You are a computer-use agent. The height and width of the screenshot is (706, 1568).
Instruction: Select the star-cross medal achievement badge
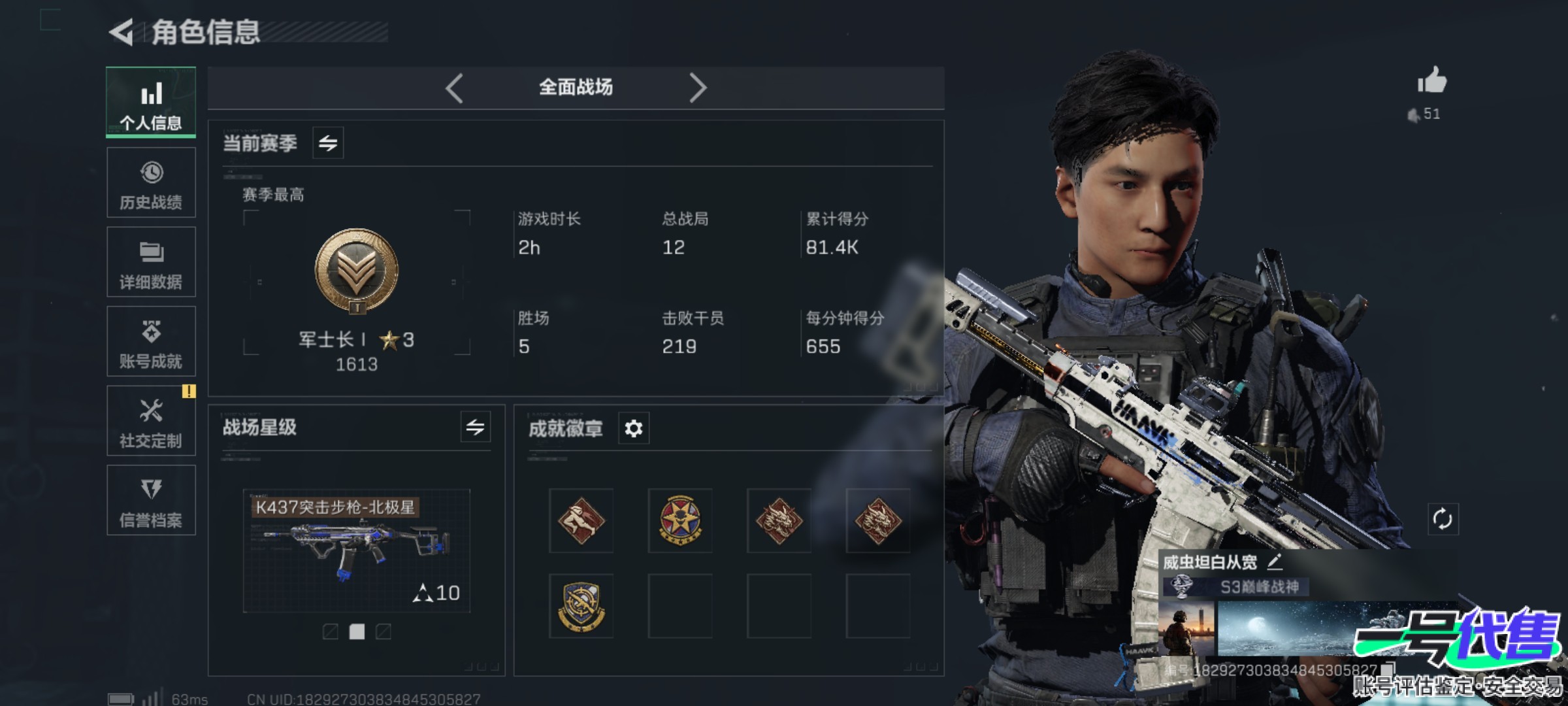pyautogui.click(x=680, y=520)
